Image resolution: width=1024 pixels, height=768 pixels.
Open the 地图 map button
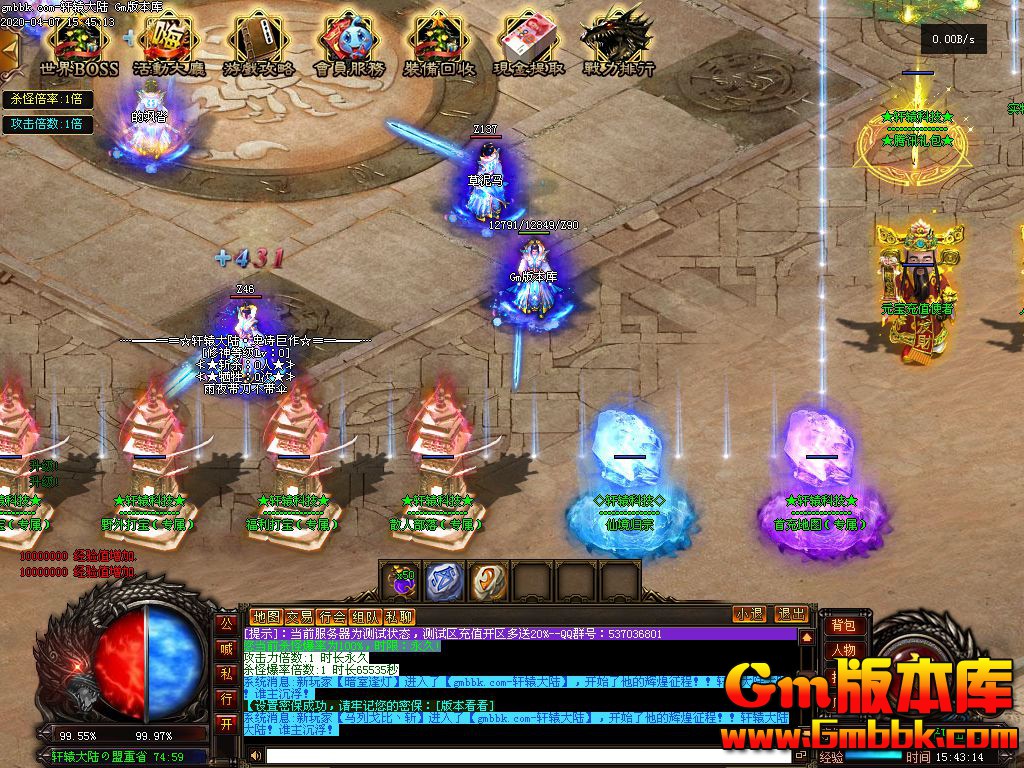266,616
